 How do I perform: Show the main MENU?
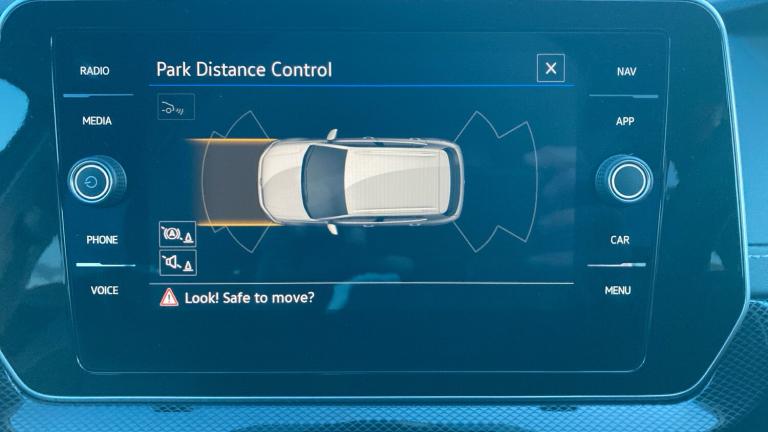click(x=618, y=290)
